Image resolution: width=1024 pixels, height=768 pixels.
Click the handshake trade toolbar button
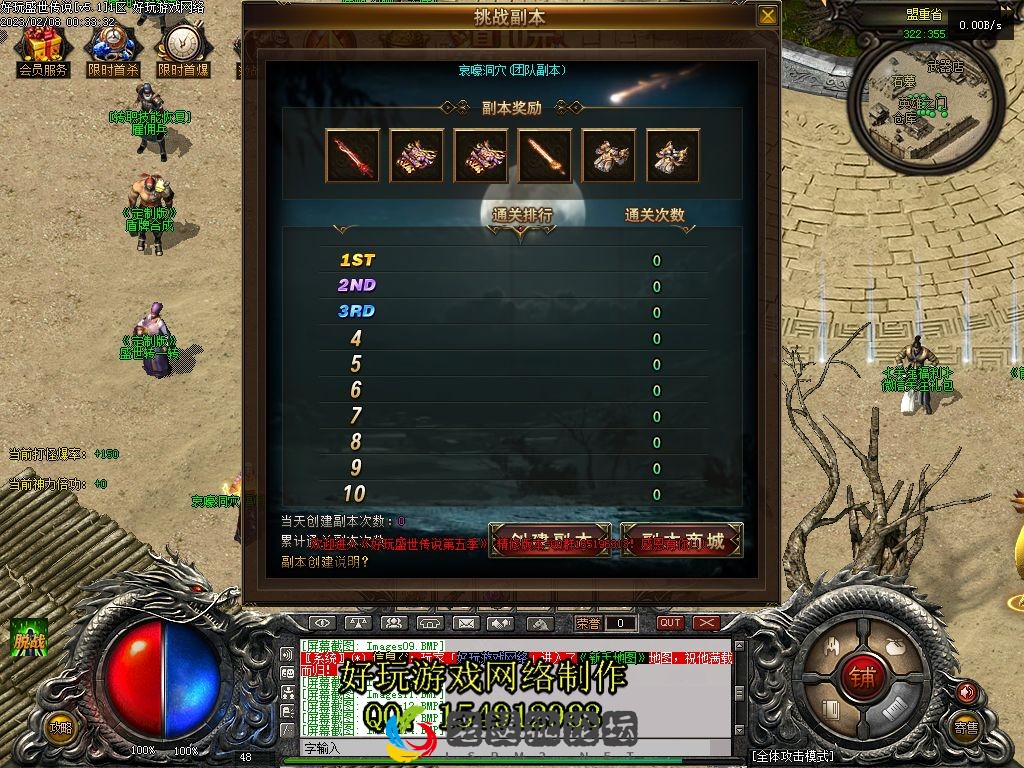coord(500,623)
